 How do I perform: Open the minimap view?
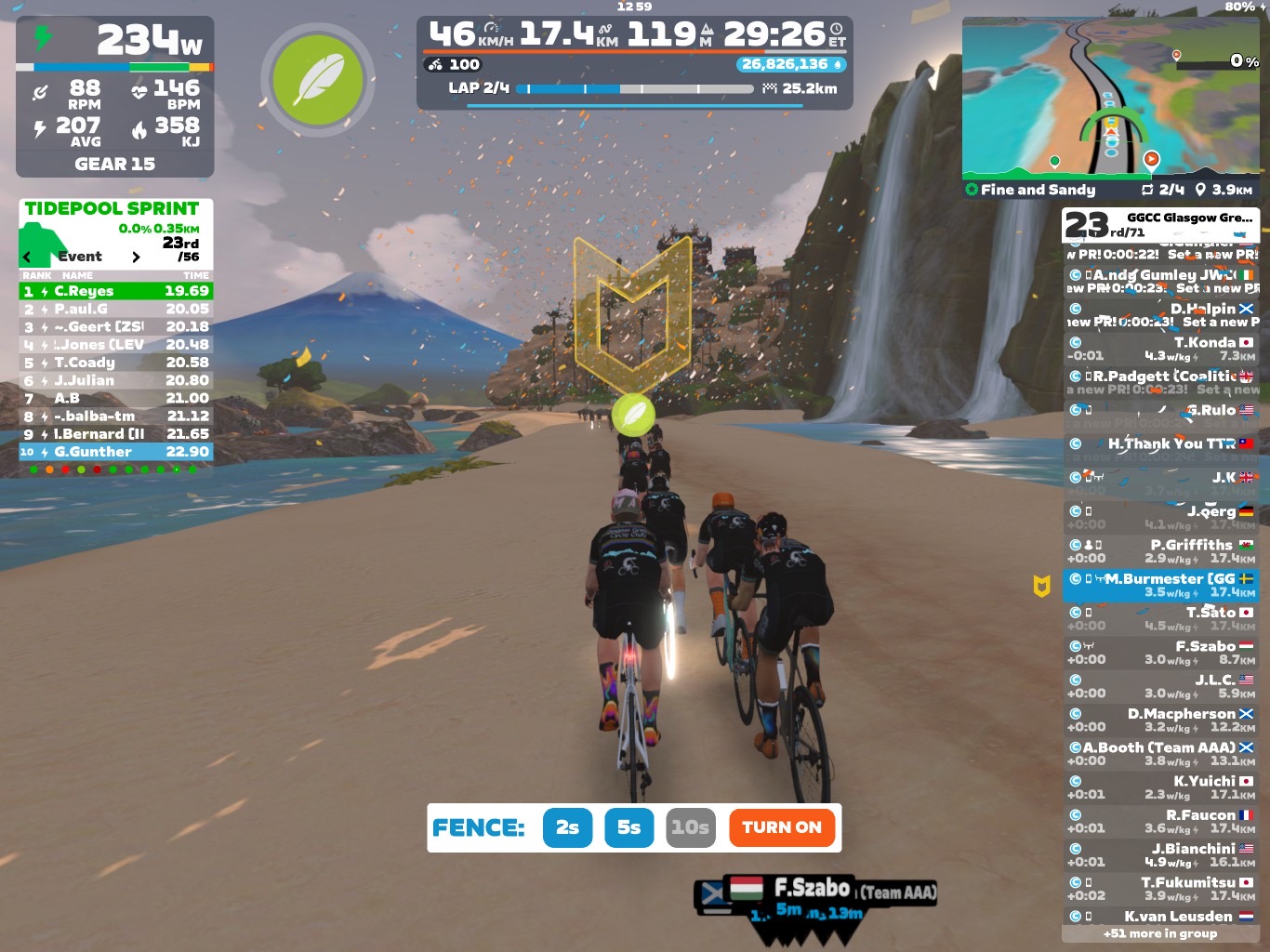tap(1110, 97)
